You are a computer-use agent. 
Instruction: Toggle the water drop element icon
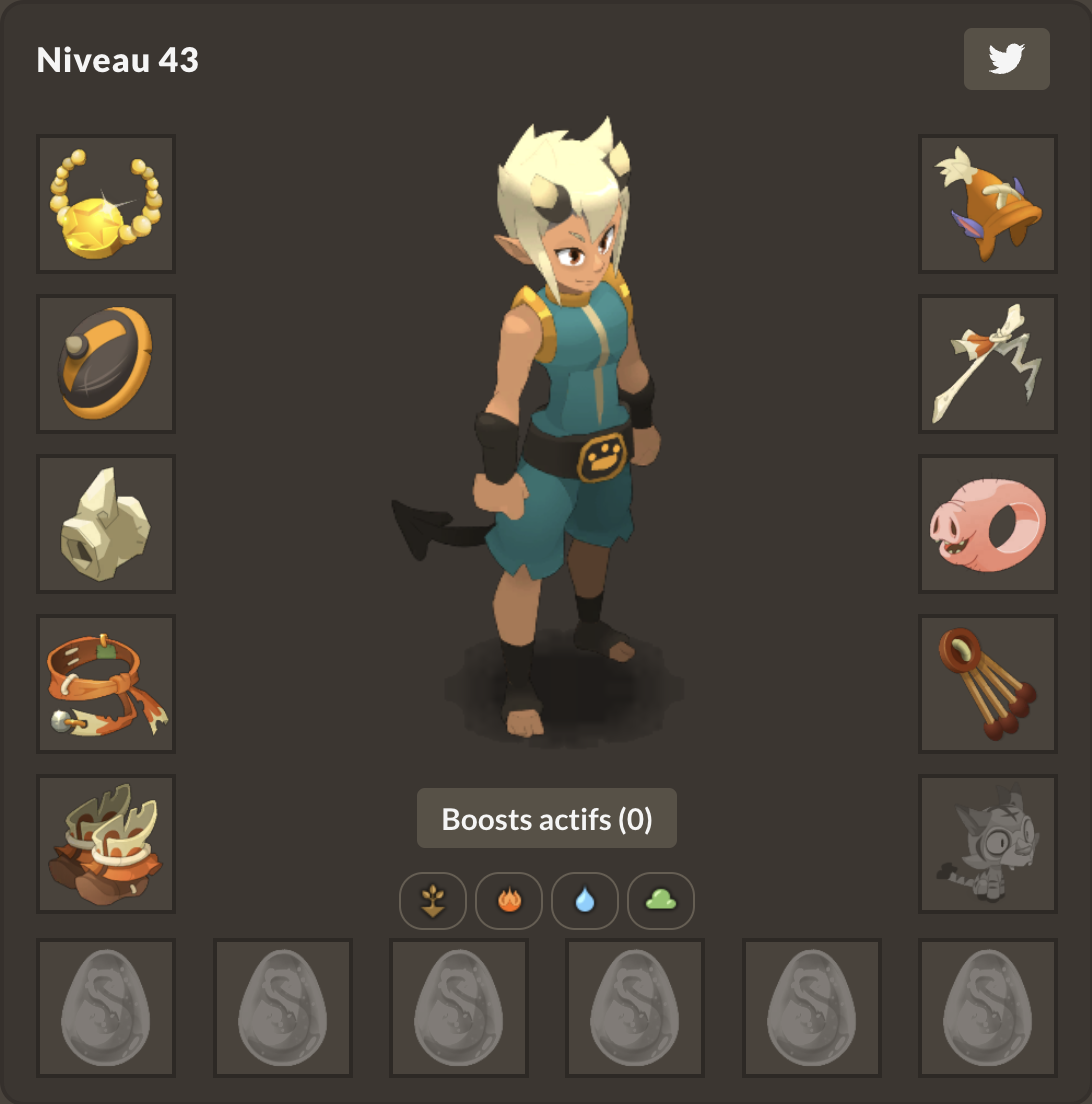click(585, 901)
